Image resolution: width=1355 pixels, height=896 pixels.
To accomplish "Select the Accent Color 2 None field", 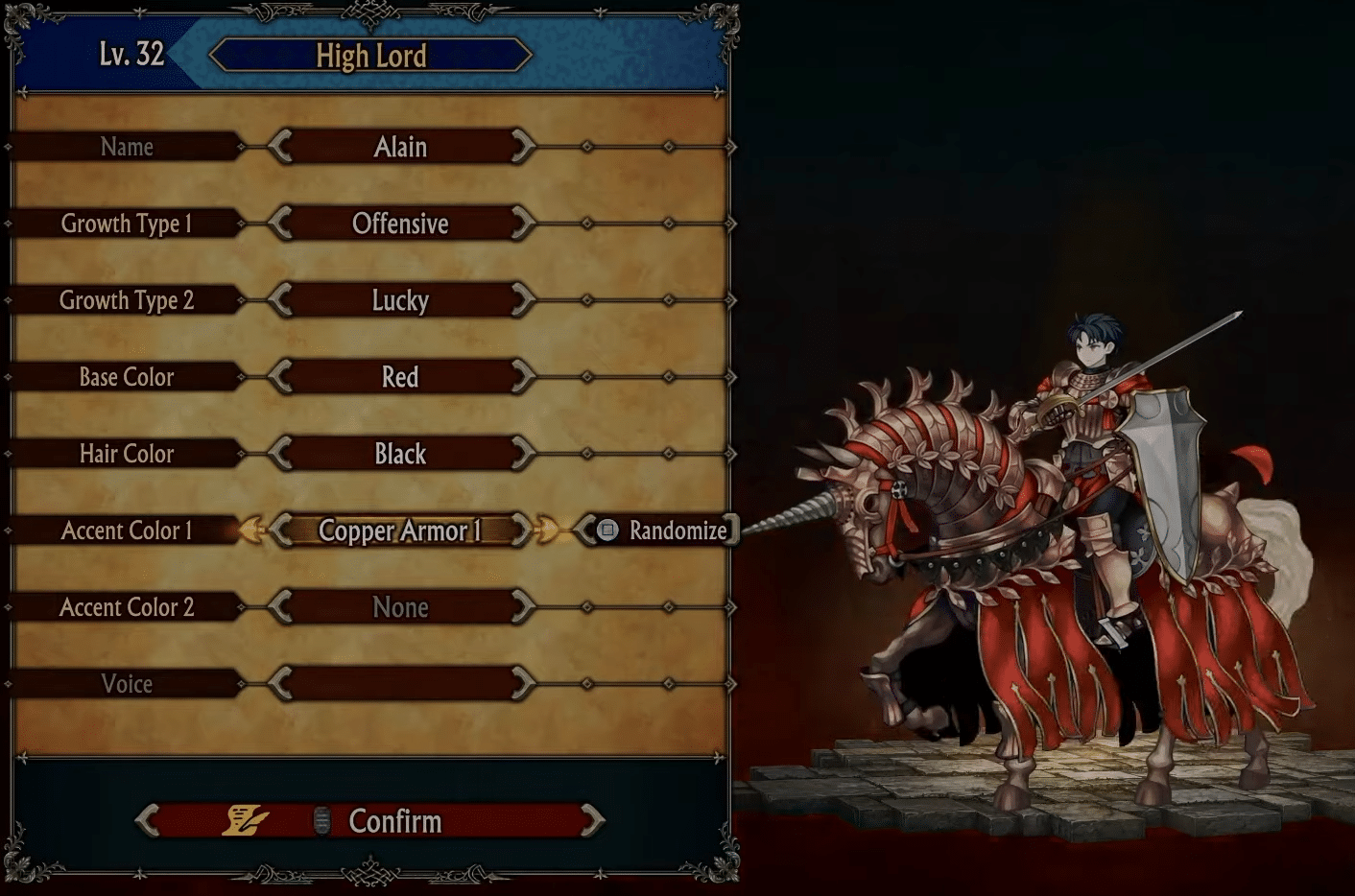I will (400, 607).
